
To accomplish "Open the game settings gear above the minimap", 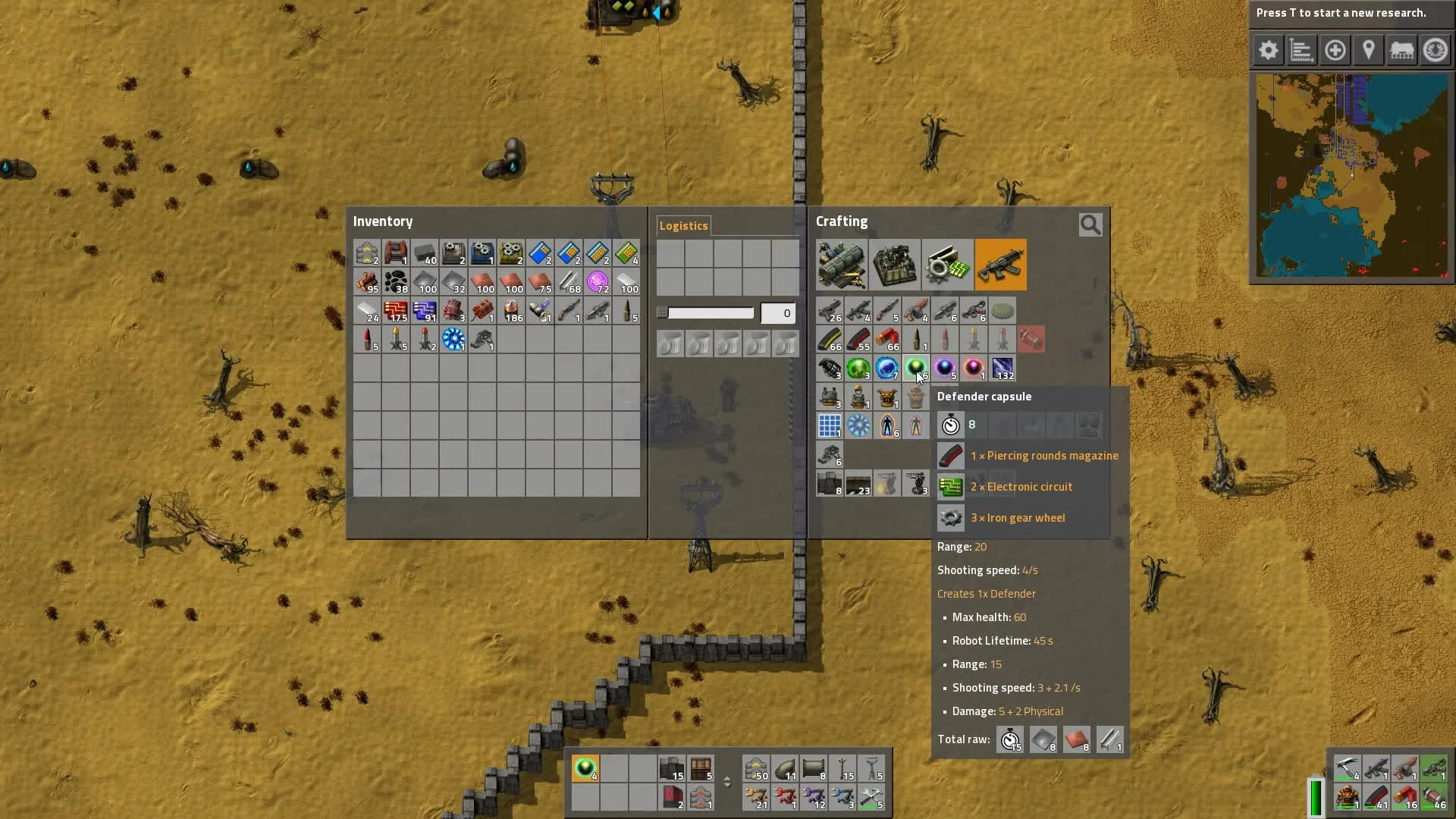I will click(x=1267, y=50).
